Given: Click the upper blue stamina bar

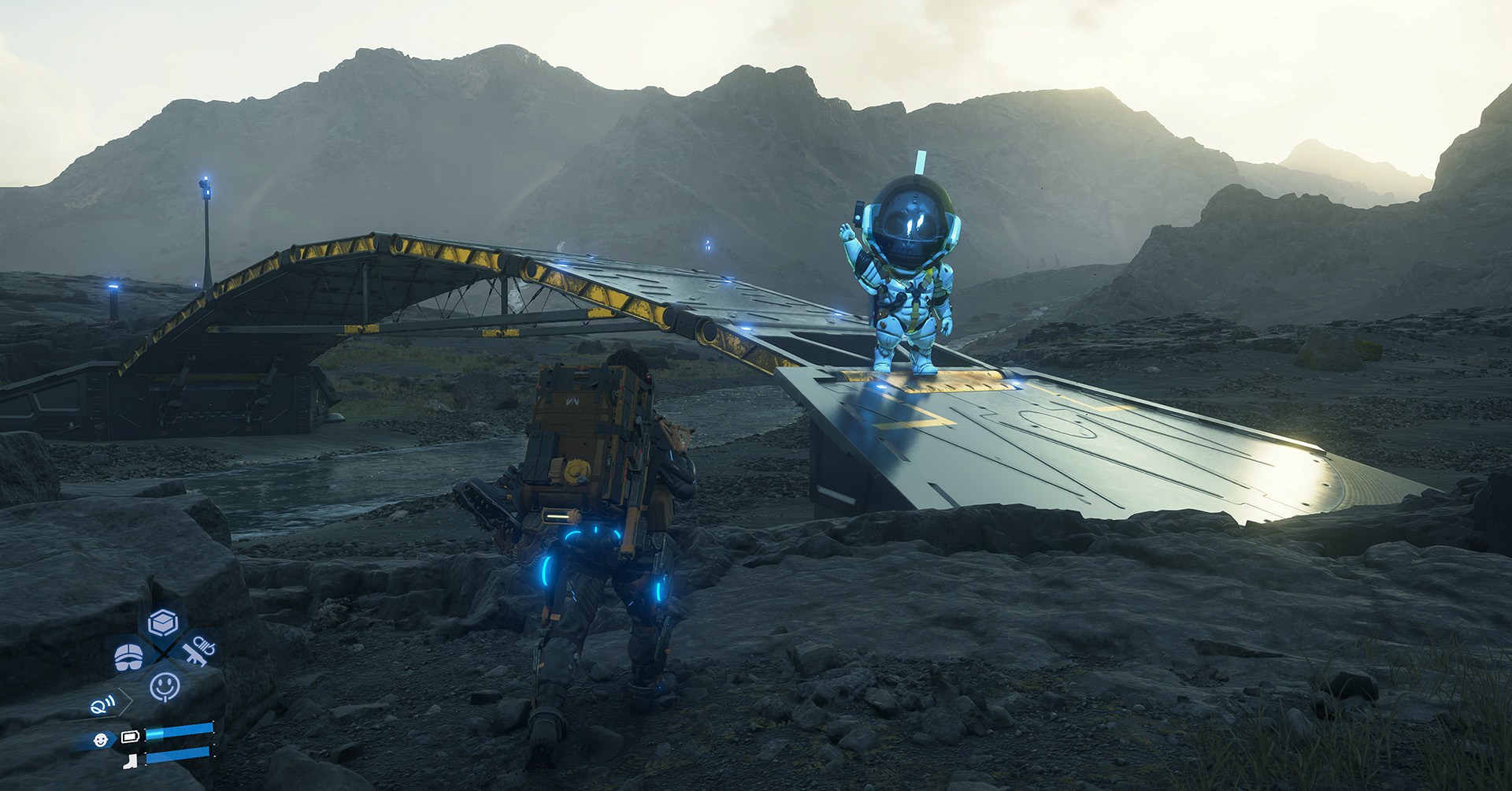Looking at the screenshot, I should [x=181, y=732].
